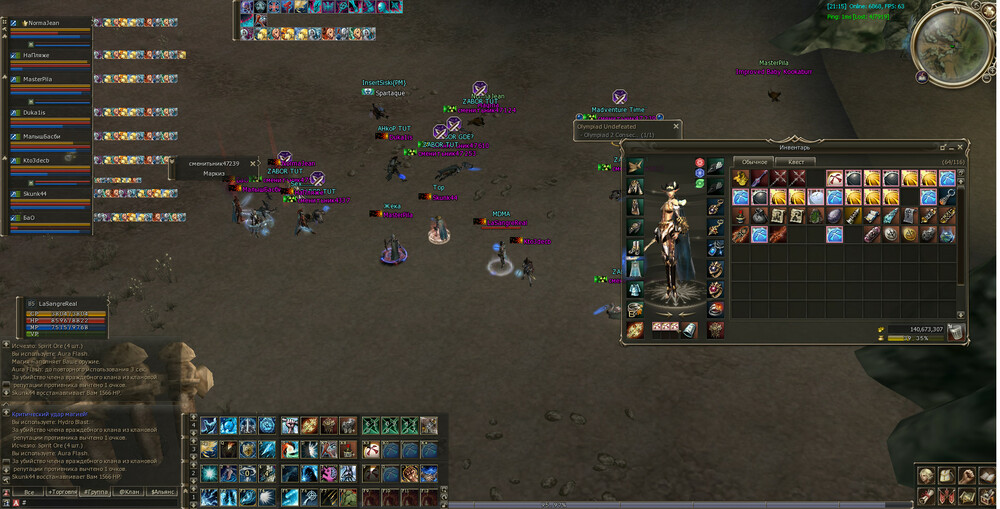Select party member Duka1is

click(x=34, y=113)
